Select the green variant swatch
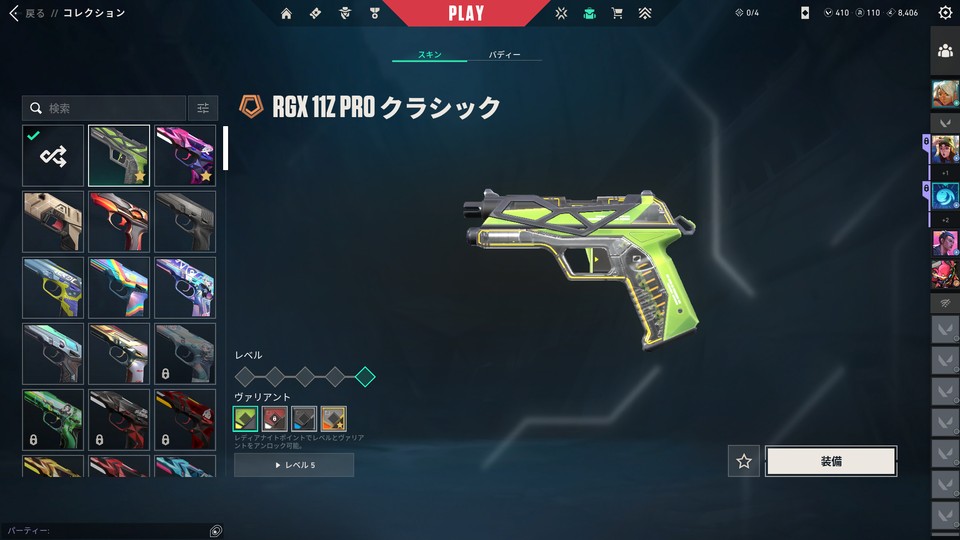 (246, 418)
